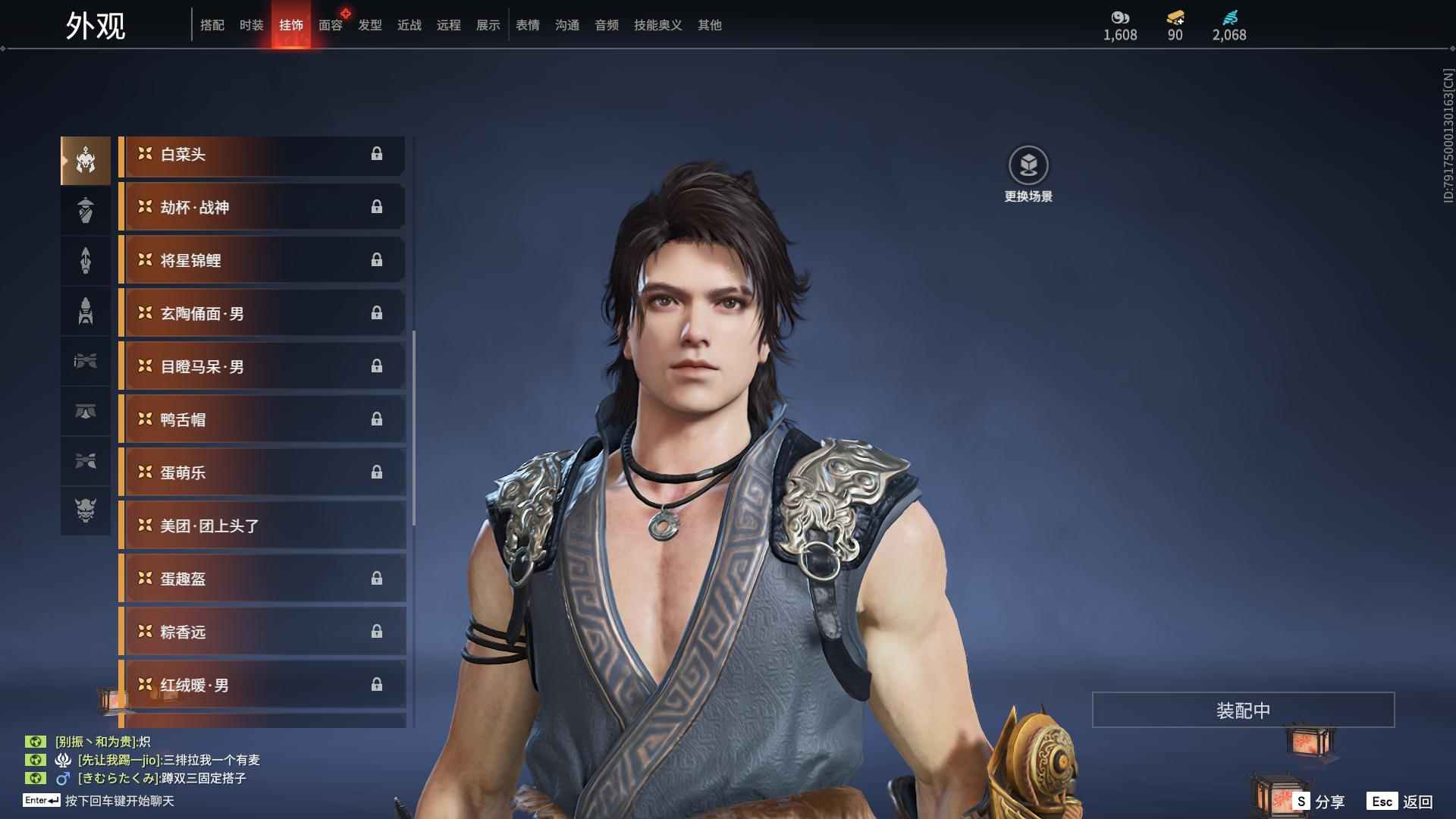Go to the 搭配 tab
The image size is (1456, 819).
(x=212, y=25)
